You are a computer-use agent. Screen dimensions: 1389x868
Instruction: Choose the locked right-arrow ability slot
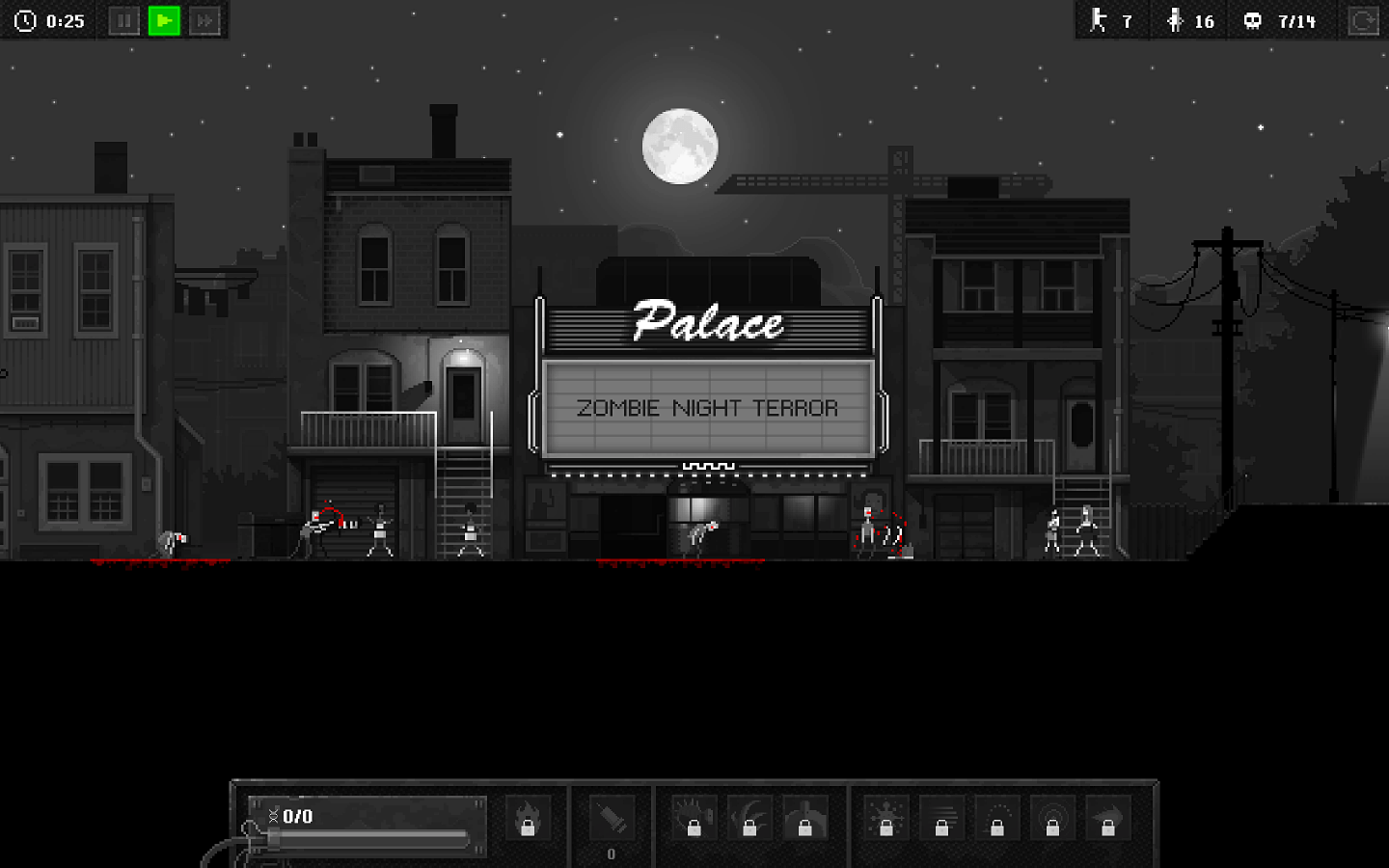[1108, 819]
